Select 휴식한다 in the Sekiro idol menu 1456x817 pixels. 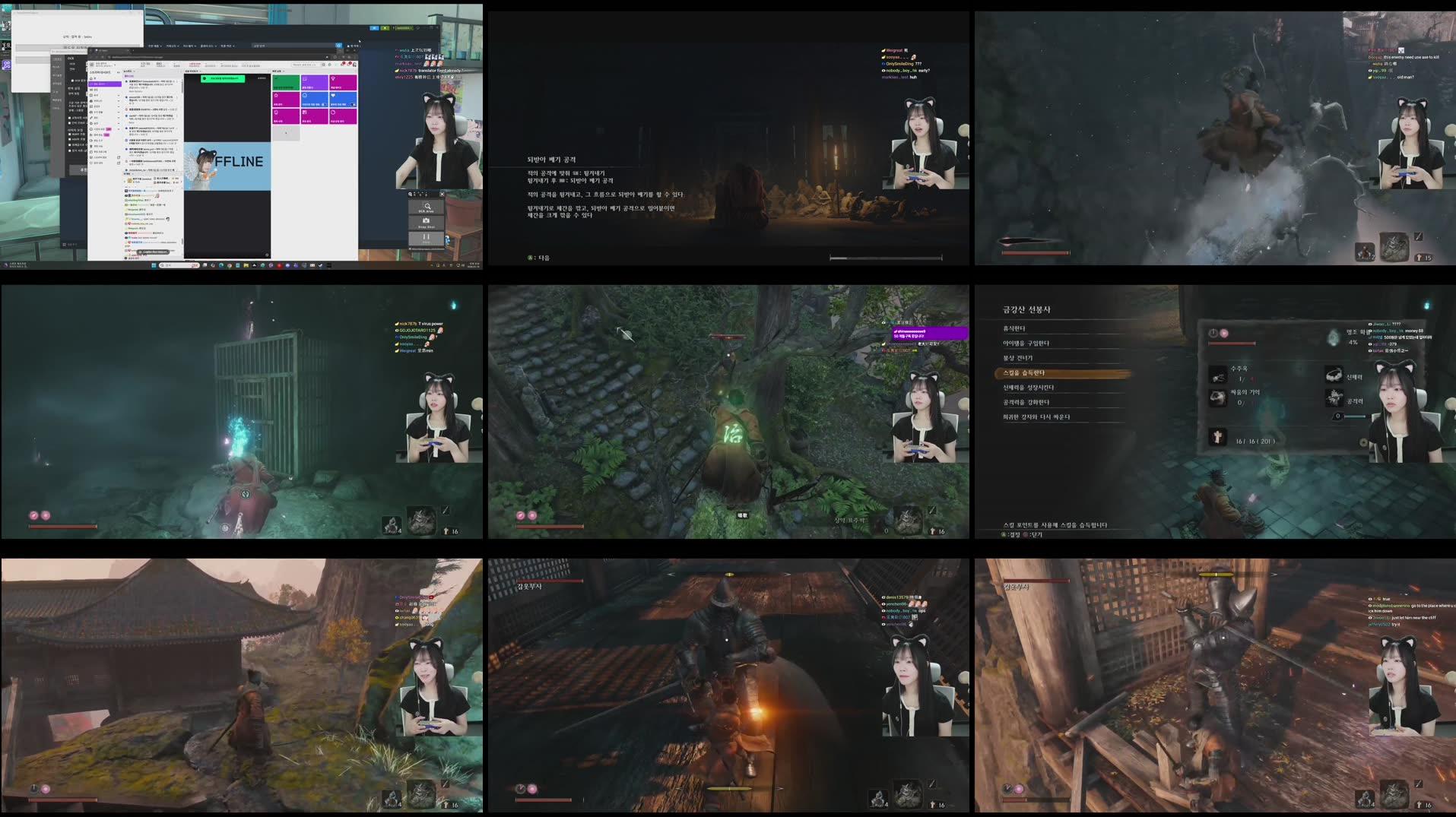[1015, 328]
